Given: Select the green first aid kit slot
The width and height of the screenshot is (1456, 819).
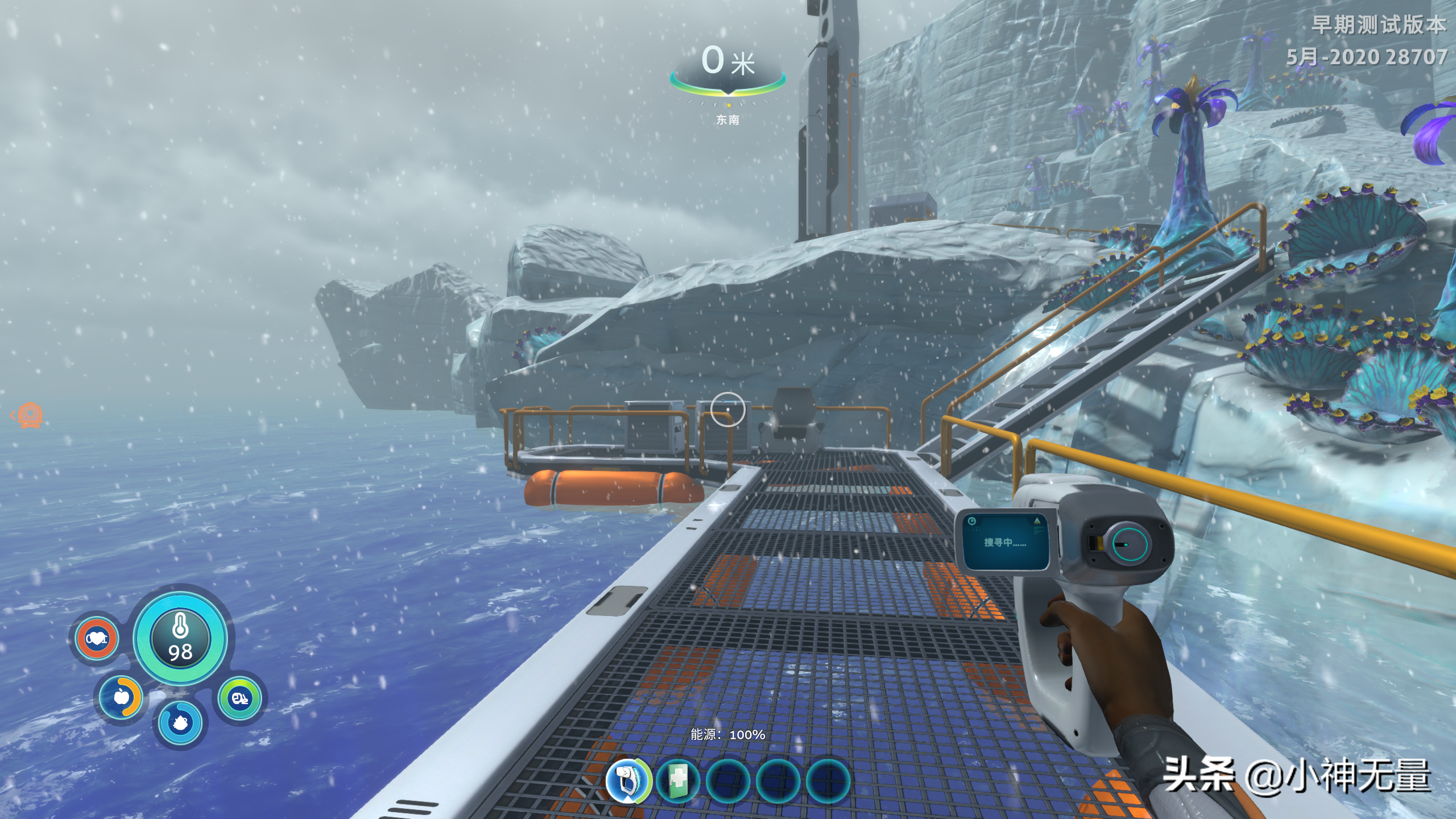Looking at the screenshot, I should (x=678, y=780).
